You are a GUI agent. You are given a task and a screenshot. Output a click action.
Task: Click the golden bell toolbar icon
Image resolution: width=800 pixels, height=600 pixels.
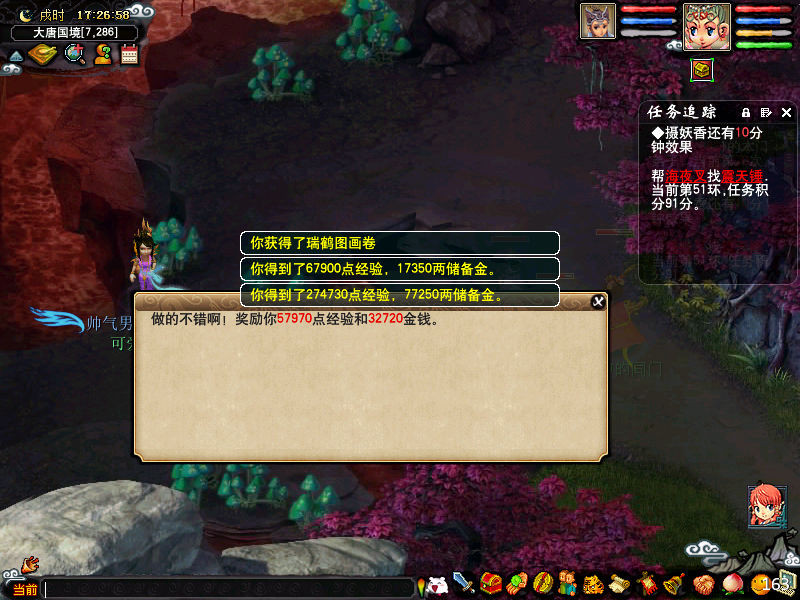pos(674,583)
